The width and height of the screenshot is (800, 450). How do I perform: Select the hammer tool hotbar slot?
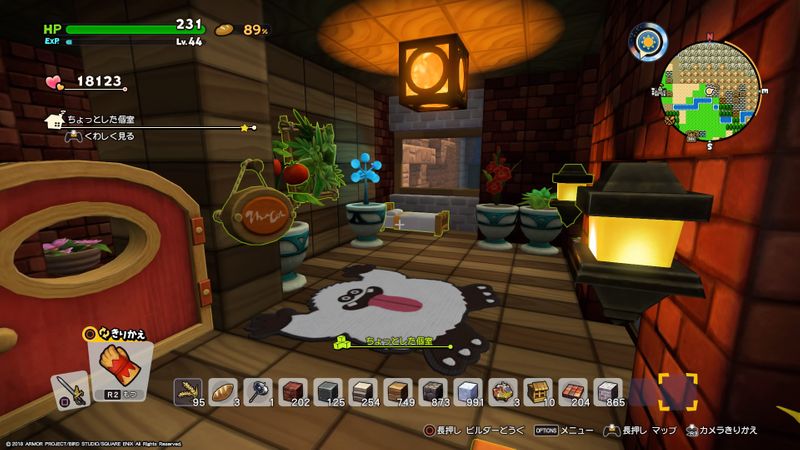tap(258, 390)
